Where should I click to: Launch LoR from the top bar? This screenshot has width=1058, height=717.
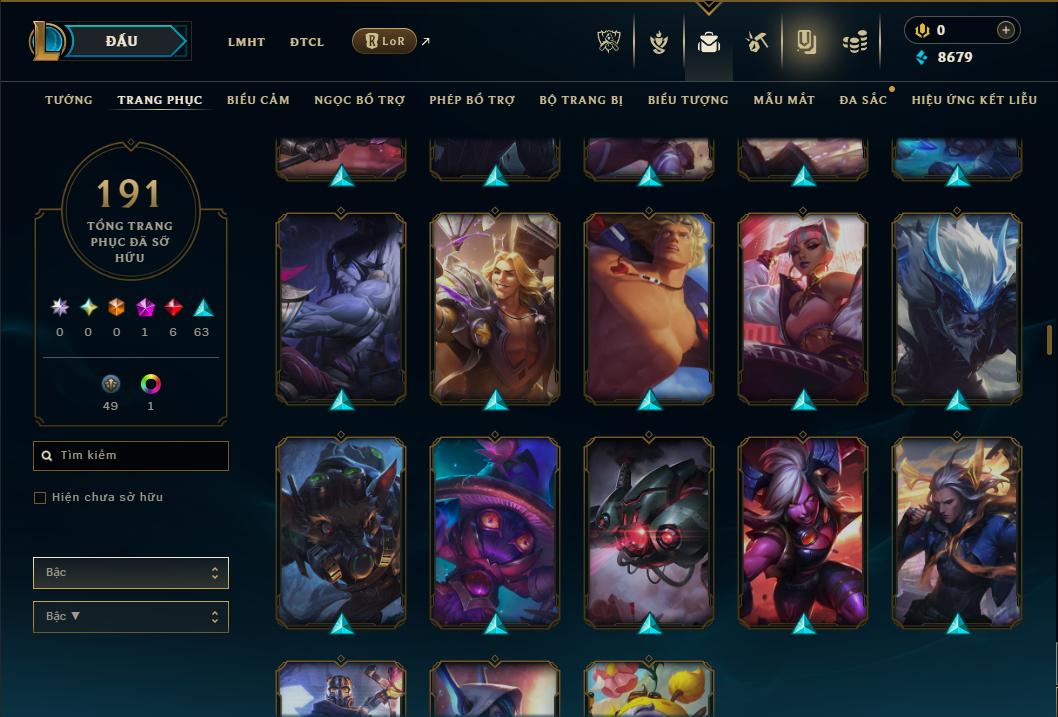(x=385, y=41)
